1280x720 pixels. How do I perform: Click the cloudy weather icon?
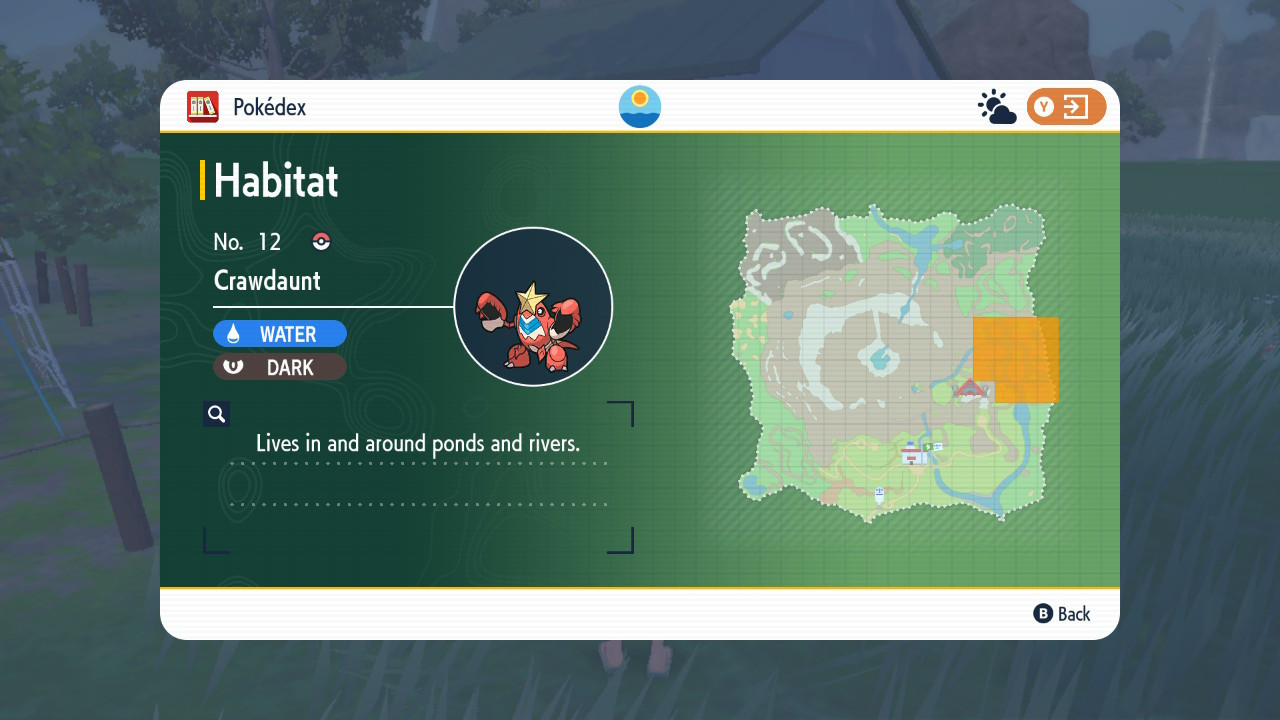pos(997,107)
